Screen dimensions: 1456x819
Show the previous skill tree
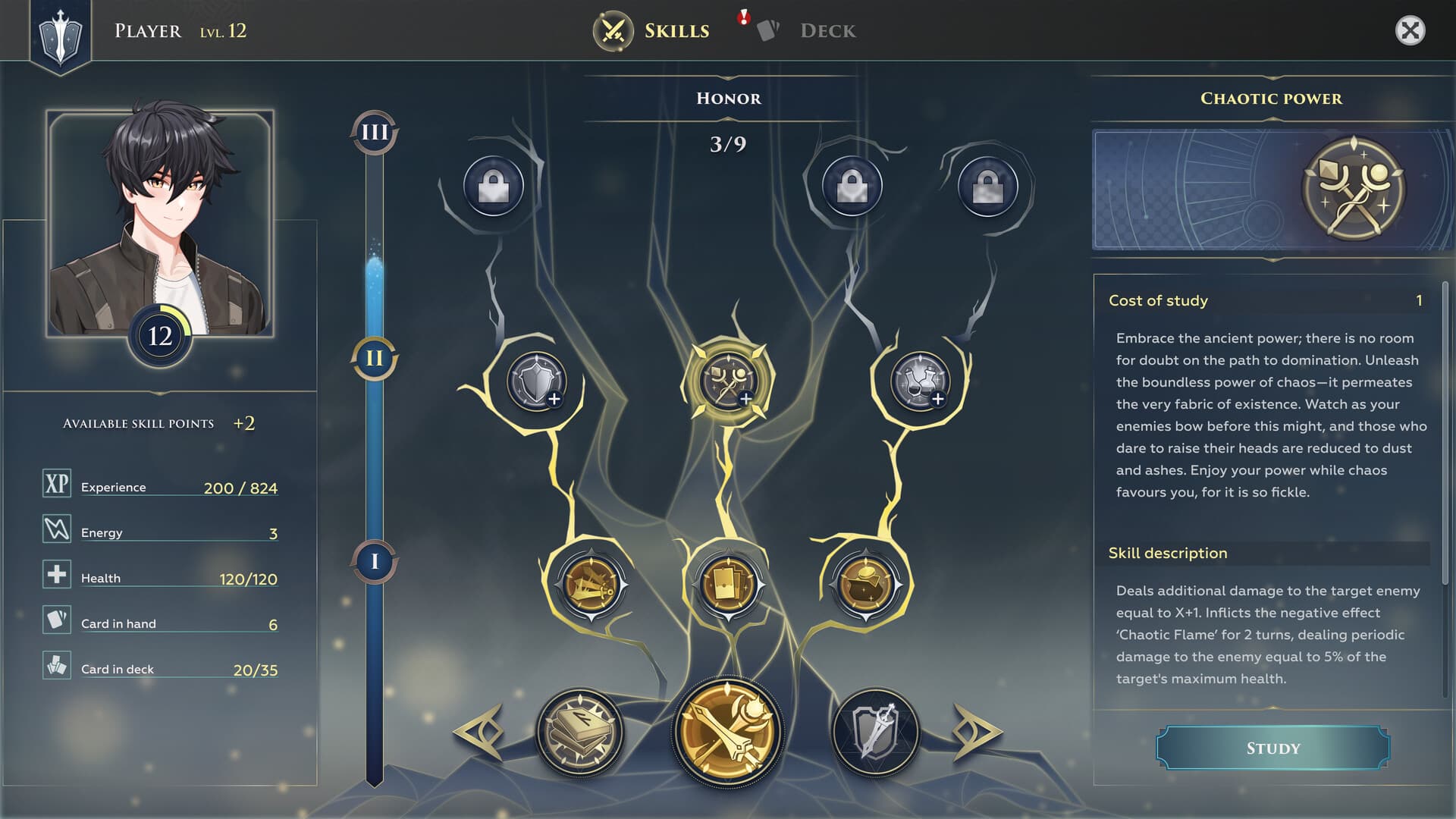479,732
